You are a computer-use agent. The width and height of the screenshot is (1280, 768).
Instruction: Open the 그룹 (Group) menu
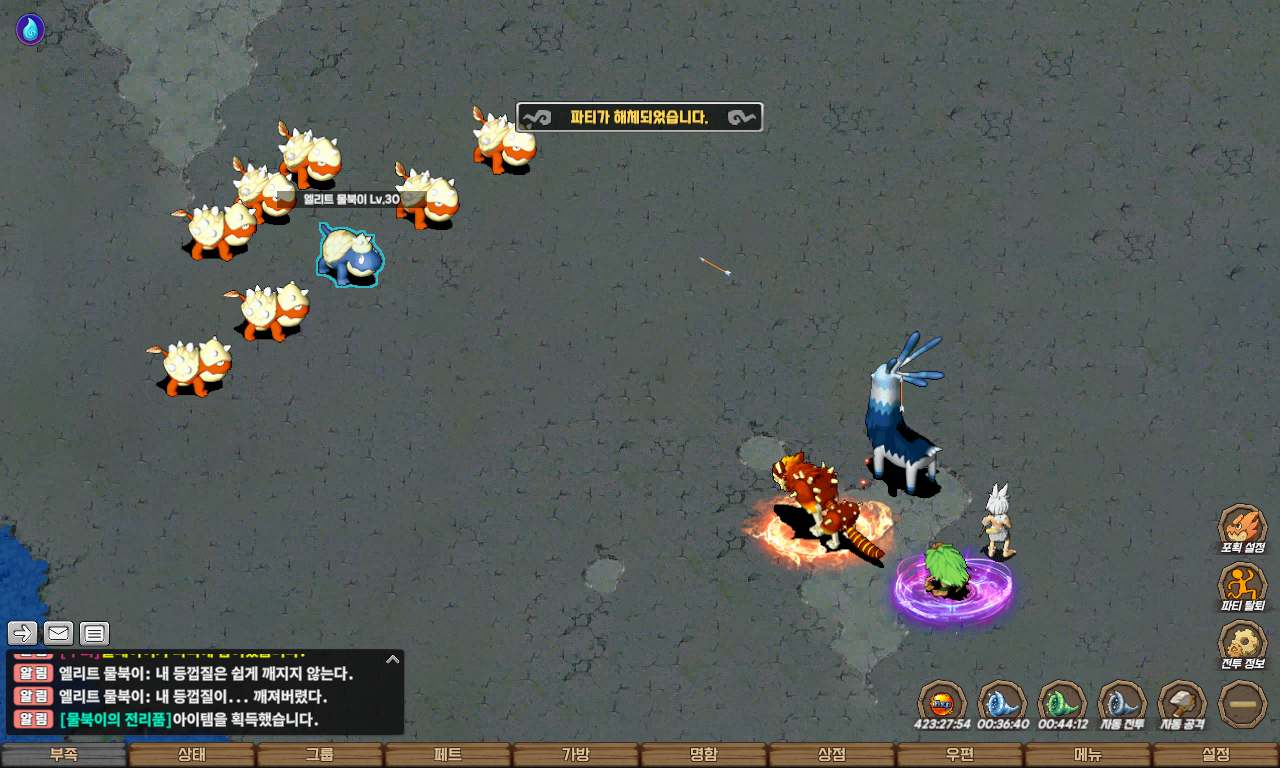(x=319, y=755)
